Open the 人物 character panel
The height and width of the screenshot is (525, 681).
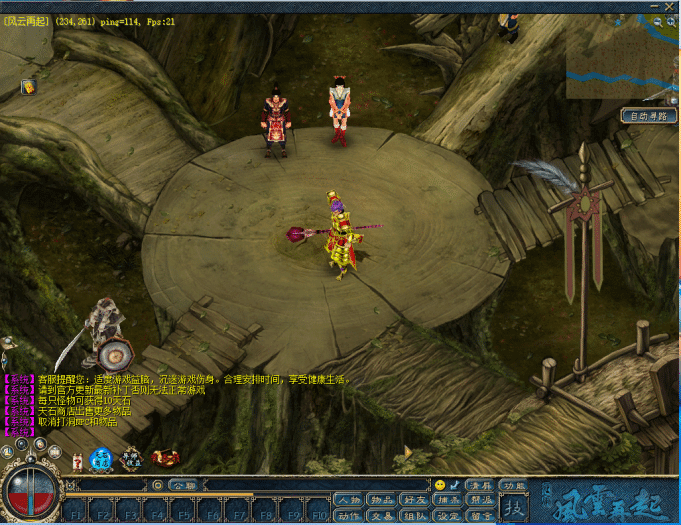point(348,500)
